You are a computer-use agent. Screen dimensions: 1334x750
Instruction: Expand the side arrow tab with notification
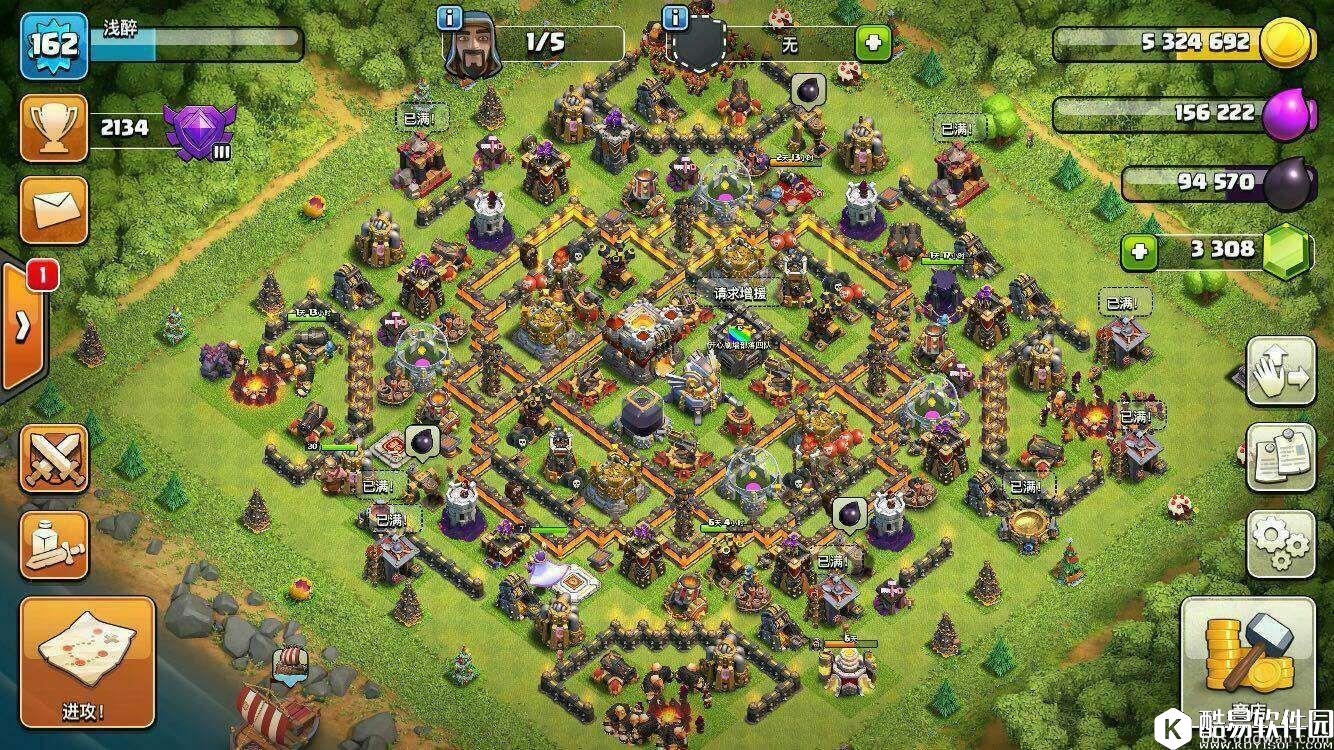[22, 326]
